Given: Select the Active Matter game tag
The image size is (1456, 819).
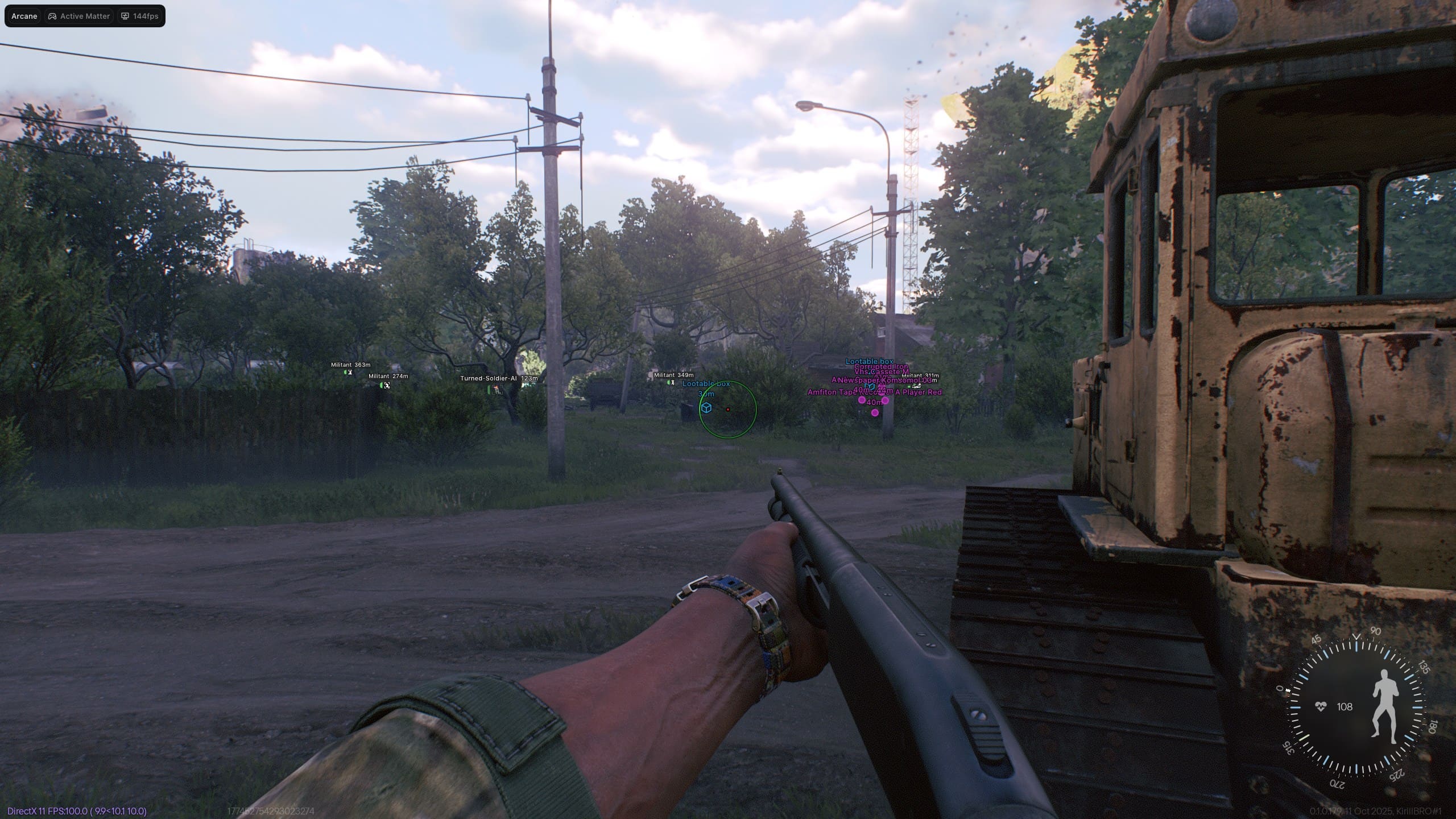Looking at the screenshot, I should (x=79, y=16).
